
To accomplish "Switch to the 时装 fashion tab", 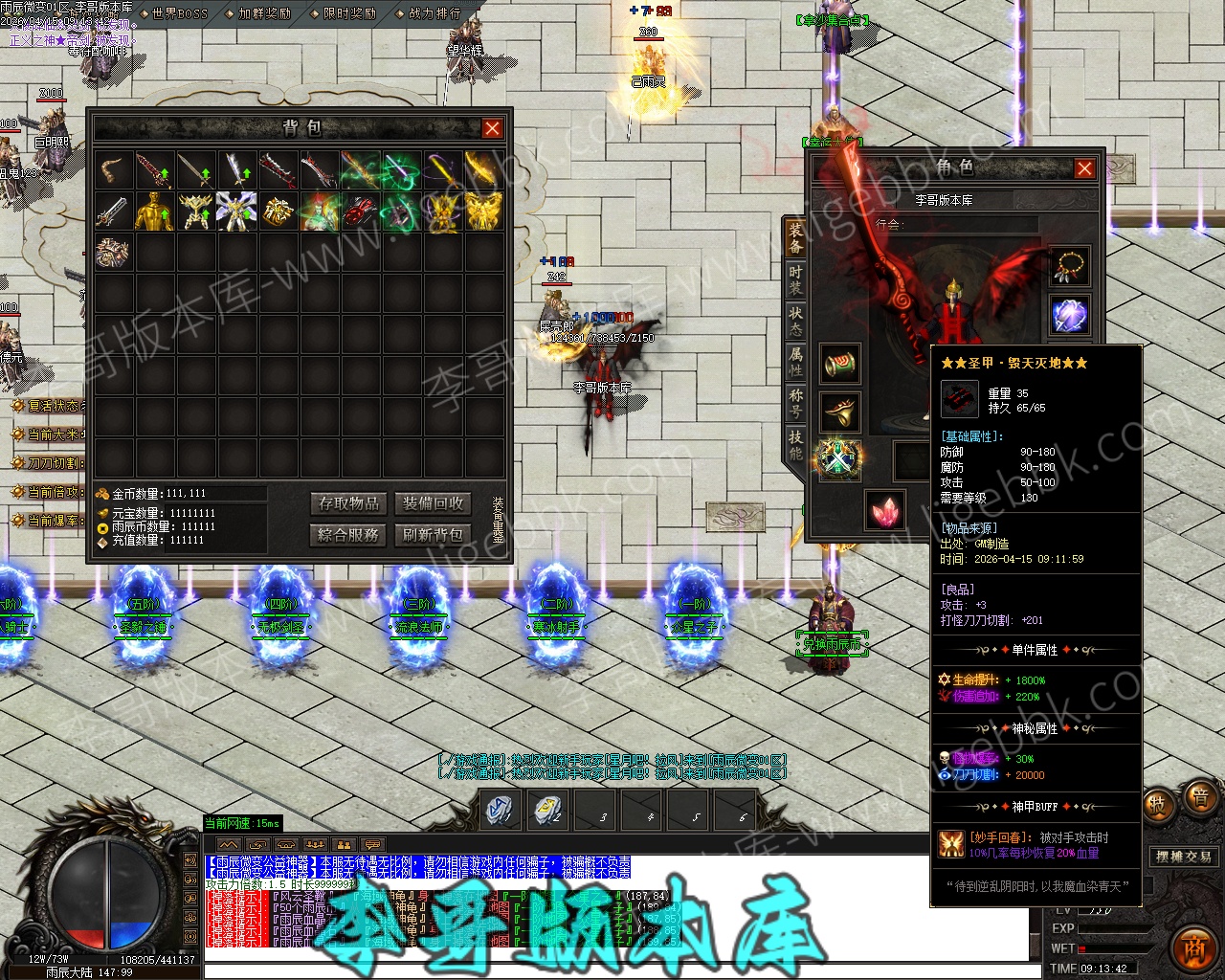I will point(795,279).
